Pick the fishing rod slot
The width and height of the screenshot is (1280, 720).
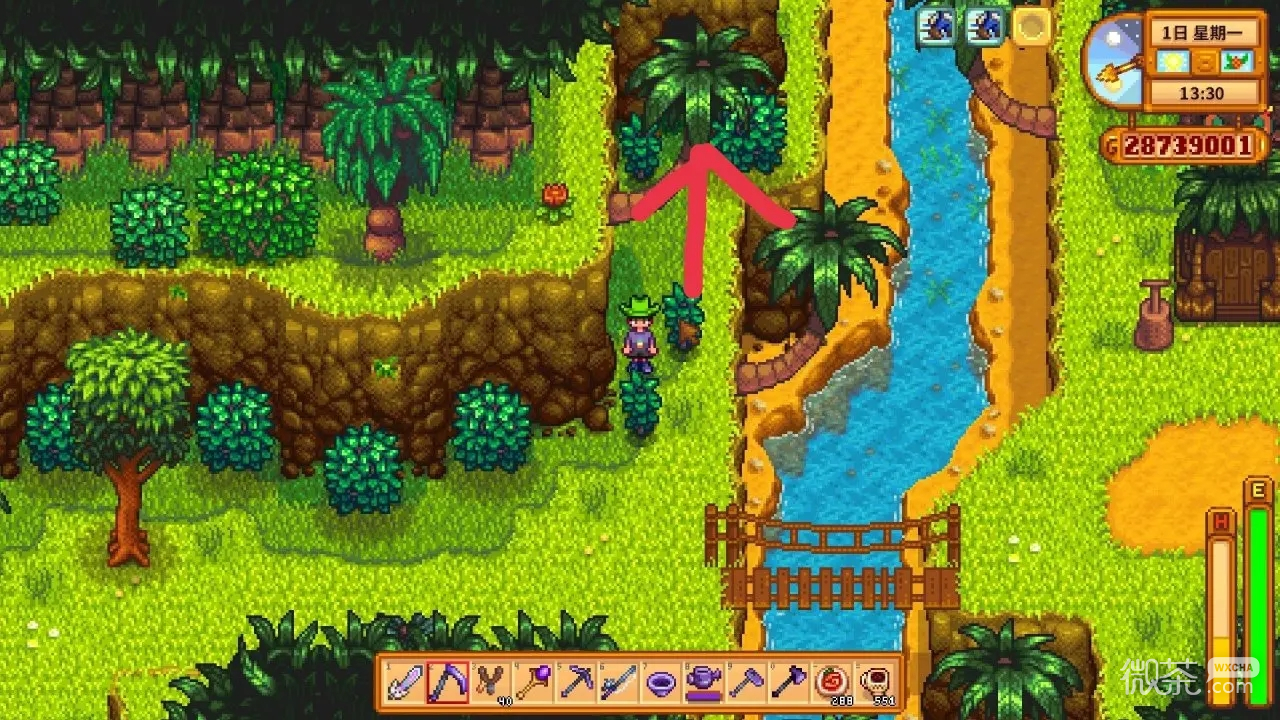click(x=618, y=683)
